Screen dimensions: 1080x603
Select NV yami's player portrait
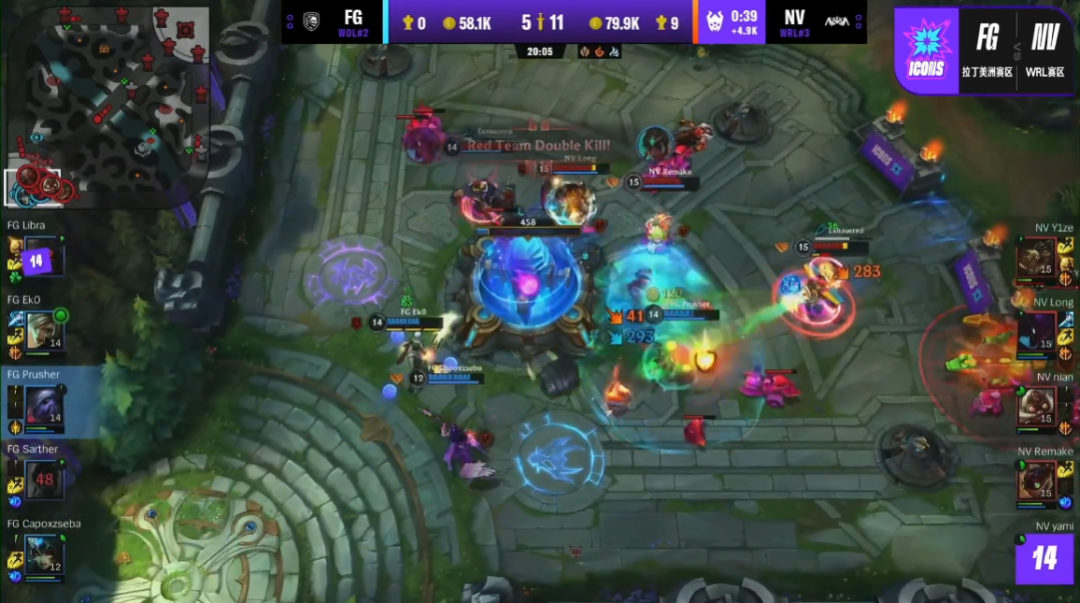coord(1044,558)
